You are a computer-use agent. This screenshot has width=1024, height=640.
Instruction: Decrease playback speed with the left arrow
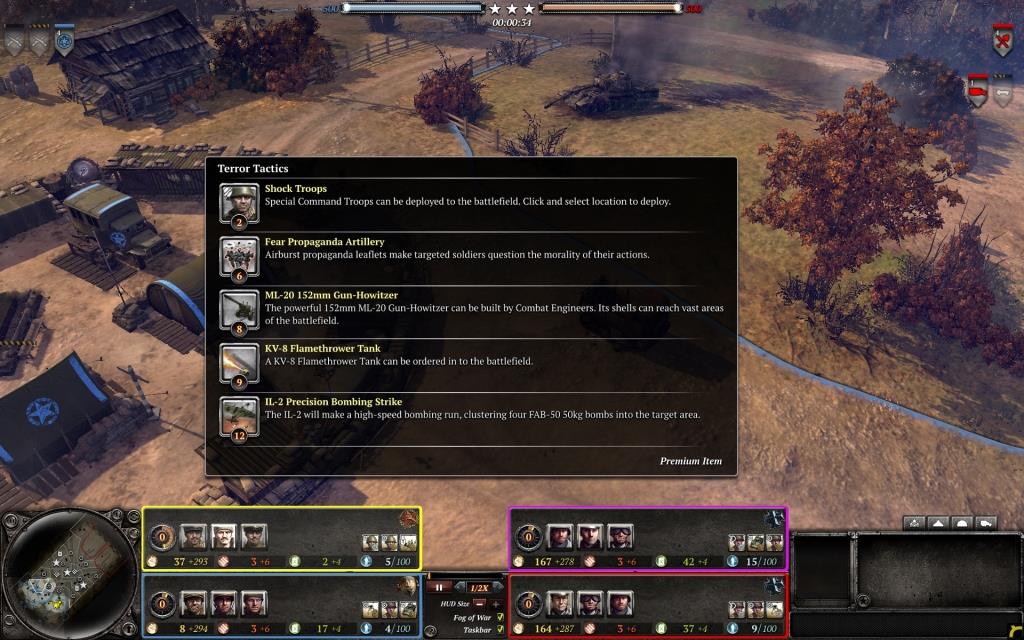[x=461, y=587]
